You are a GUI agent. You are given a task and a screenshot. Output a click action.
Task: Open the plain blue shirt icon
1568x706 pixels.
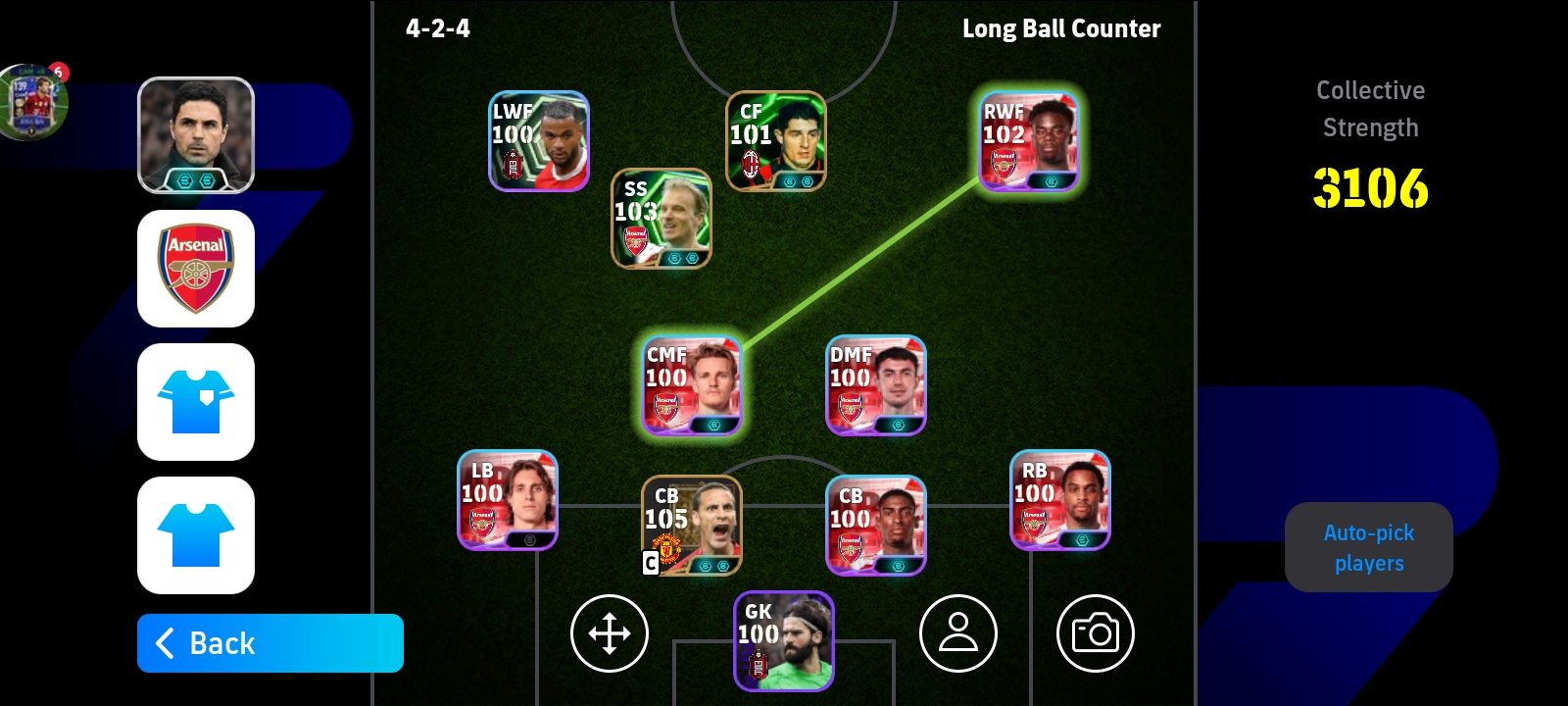[196, 535]
